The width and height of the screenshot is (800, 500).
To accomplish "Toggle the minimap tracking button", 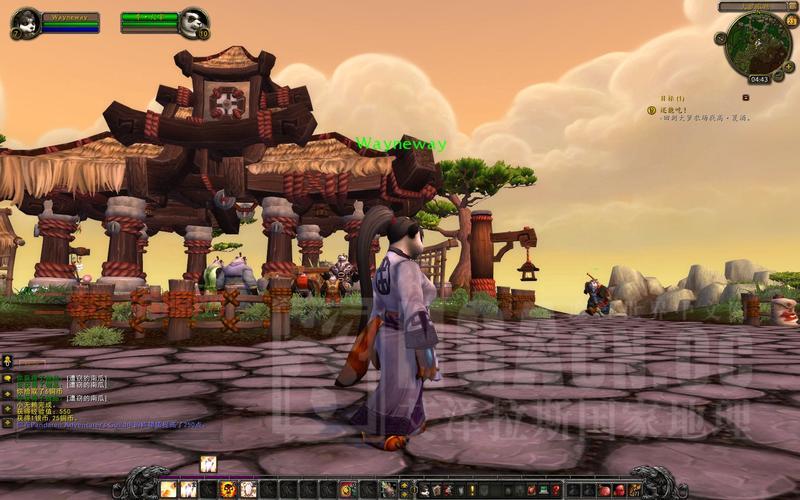I will (x=721, y=36).
